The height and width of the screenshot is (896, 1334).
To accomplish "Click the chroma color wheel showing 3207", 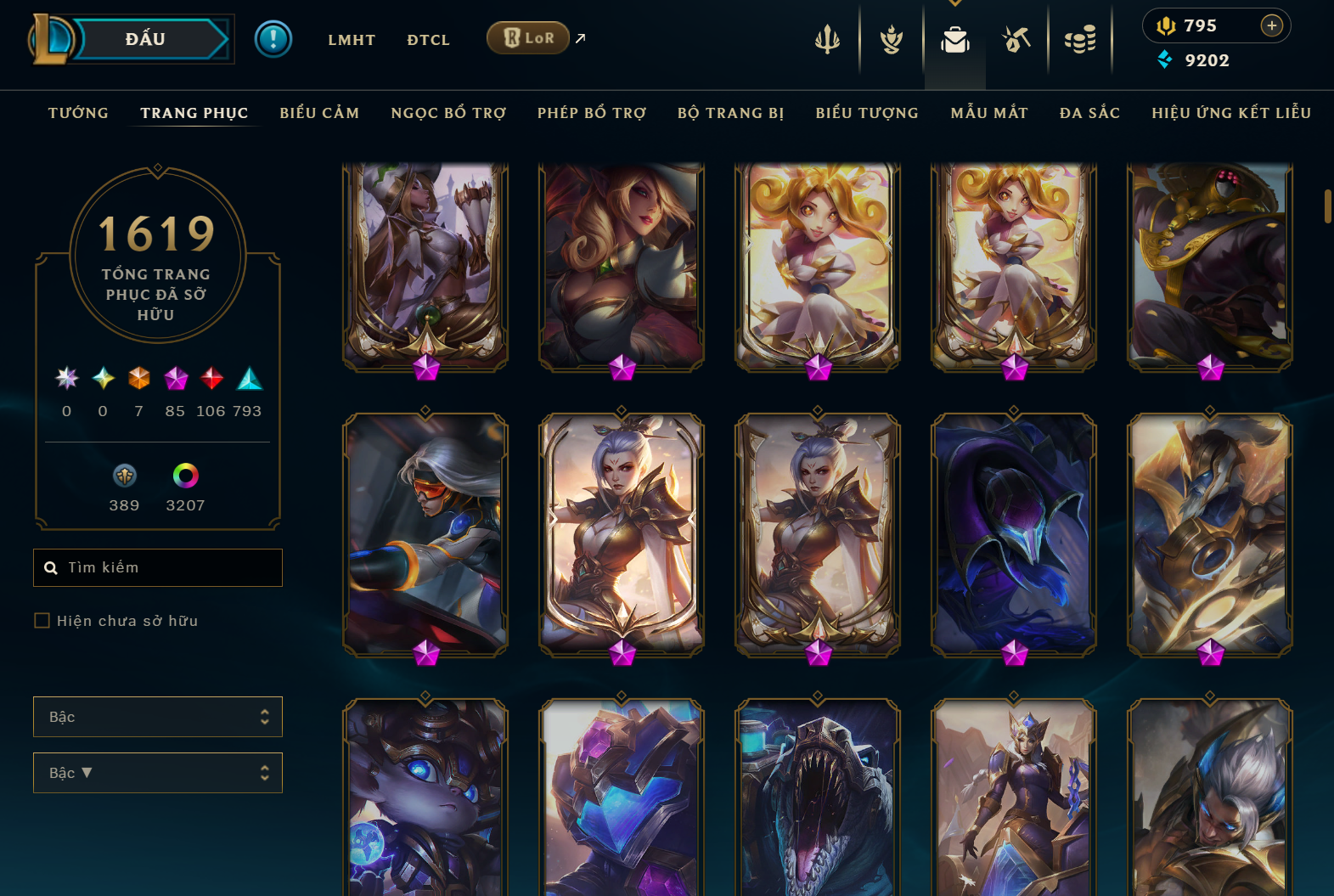I will coord(185,477).
